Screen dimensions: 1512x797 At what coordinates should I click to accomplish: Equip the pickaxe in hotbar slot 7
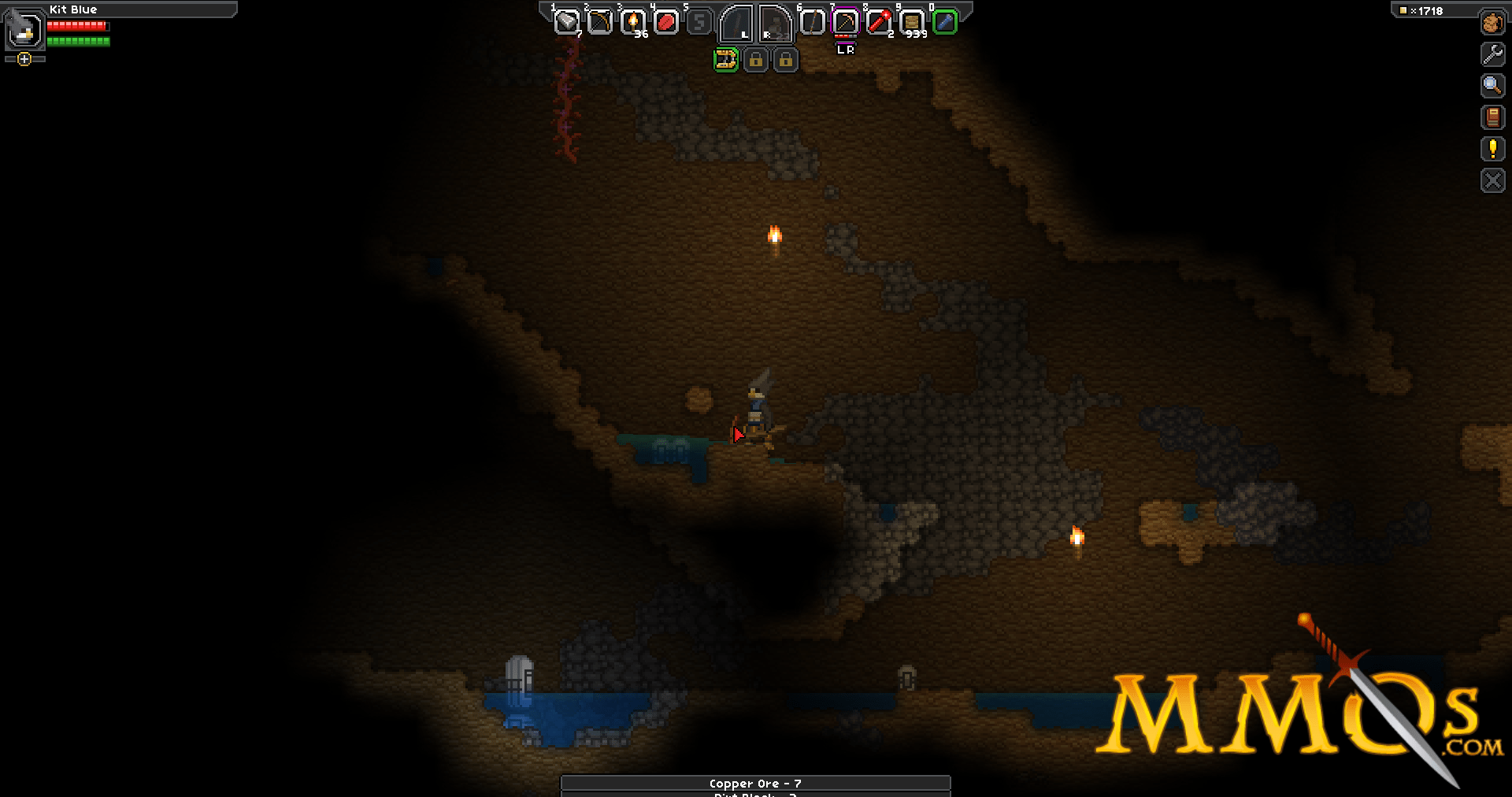(844, 21)
